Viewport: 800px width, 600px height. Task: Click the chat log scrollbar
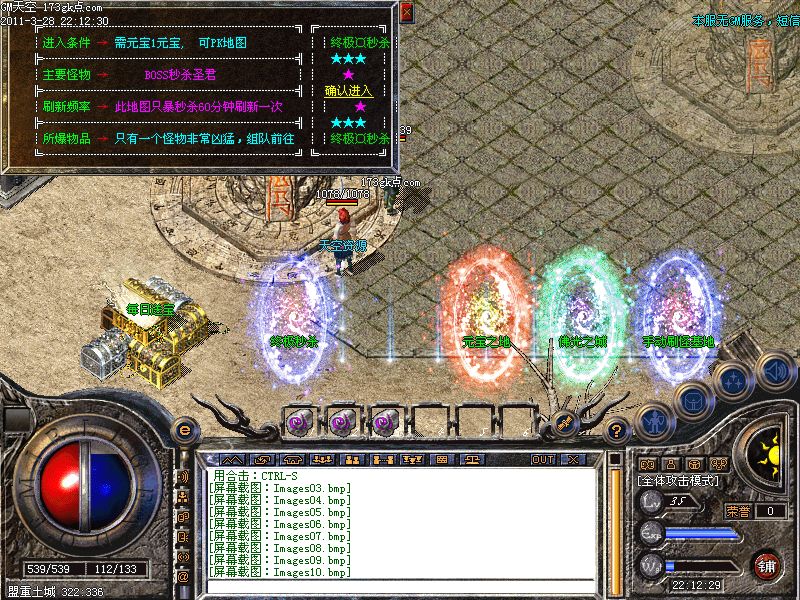(x=616, y=522)
